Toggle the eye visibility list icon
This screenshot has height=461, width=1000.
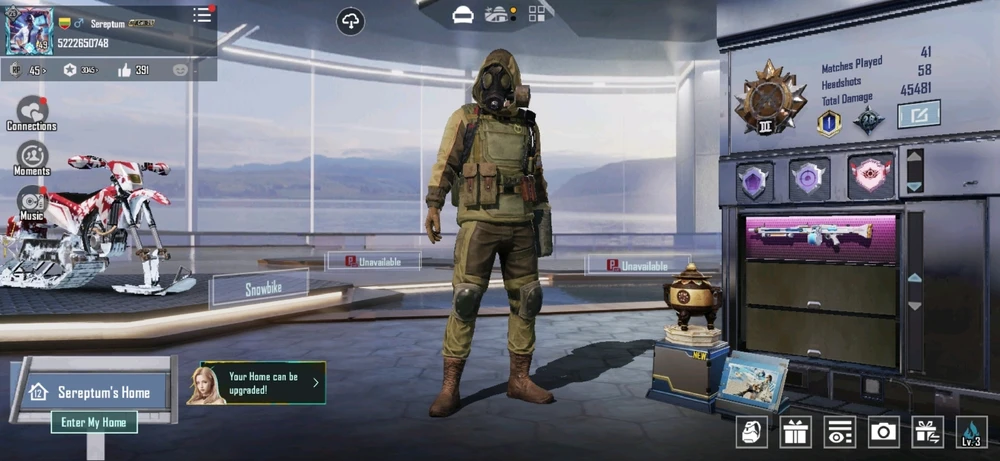pyautogui.click(x=839, y=431)
